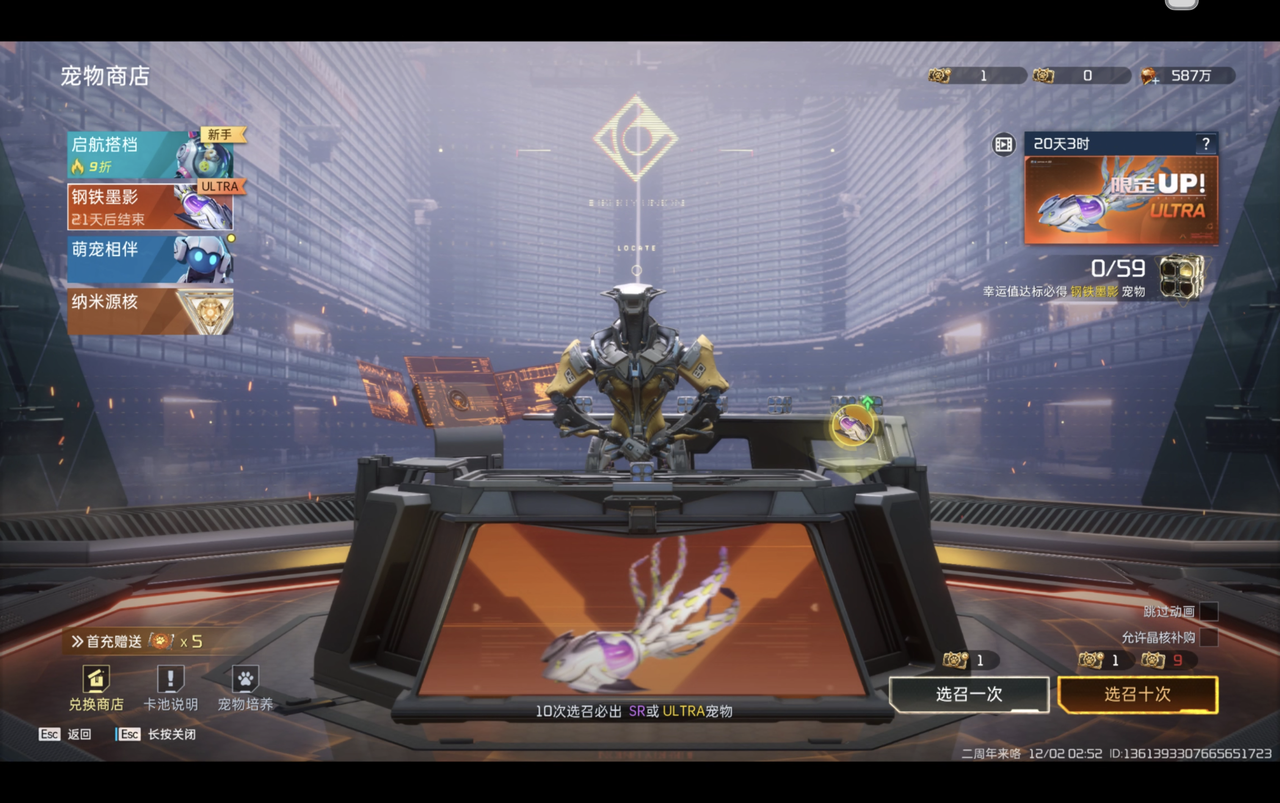Open the 首充赠送 first recharge bonus
This screenshot has height=803, width=1280.
point(137,641)
